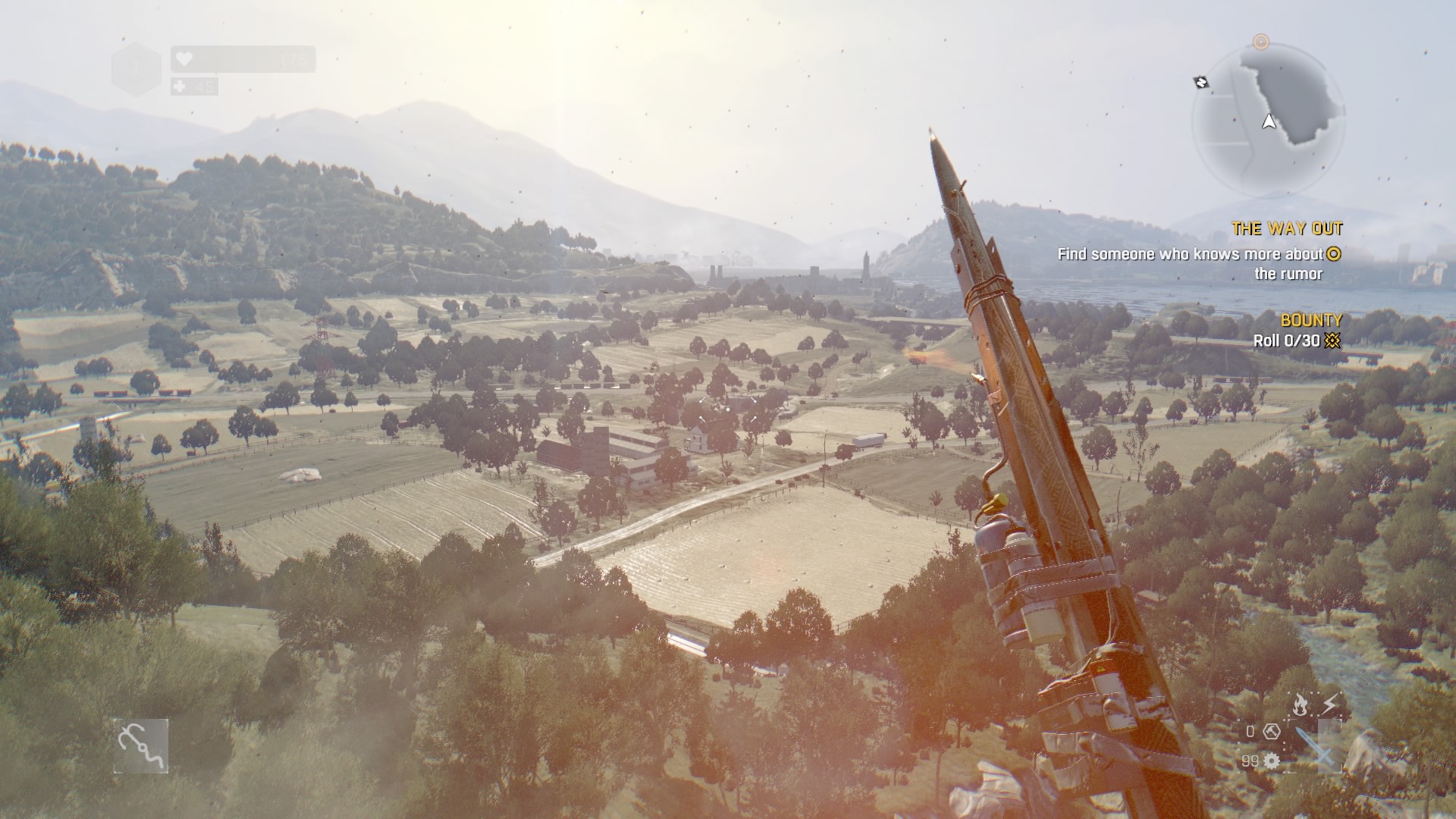Select the Bounty Roll 0/30 tracker
The width and height of the screenshot is (1456, 819).
click(1295, 340)
